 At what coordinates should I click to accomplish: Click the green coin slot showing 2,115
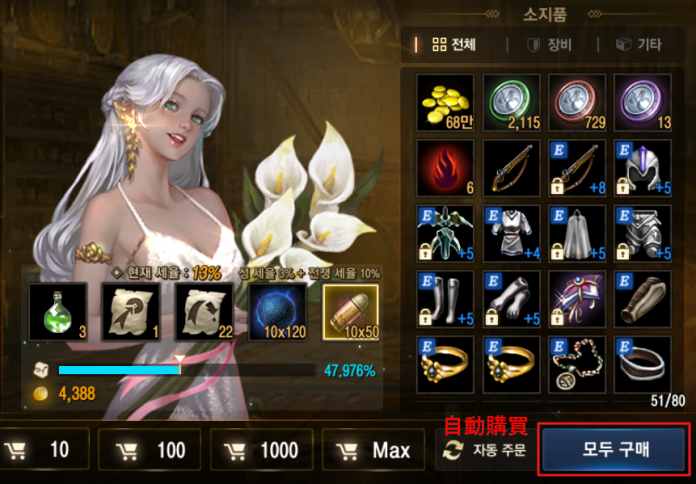[512, 101]
